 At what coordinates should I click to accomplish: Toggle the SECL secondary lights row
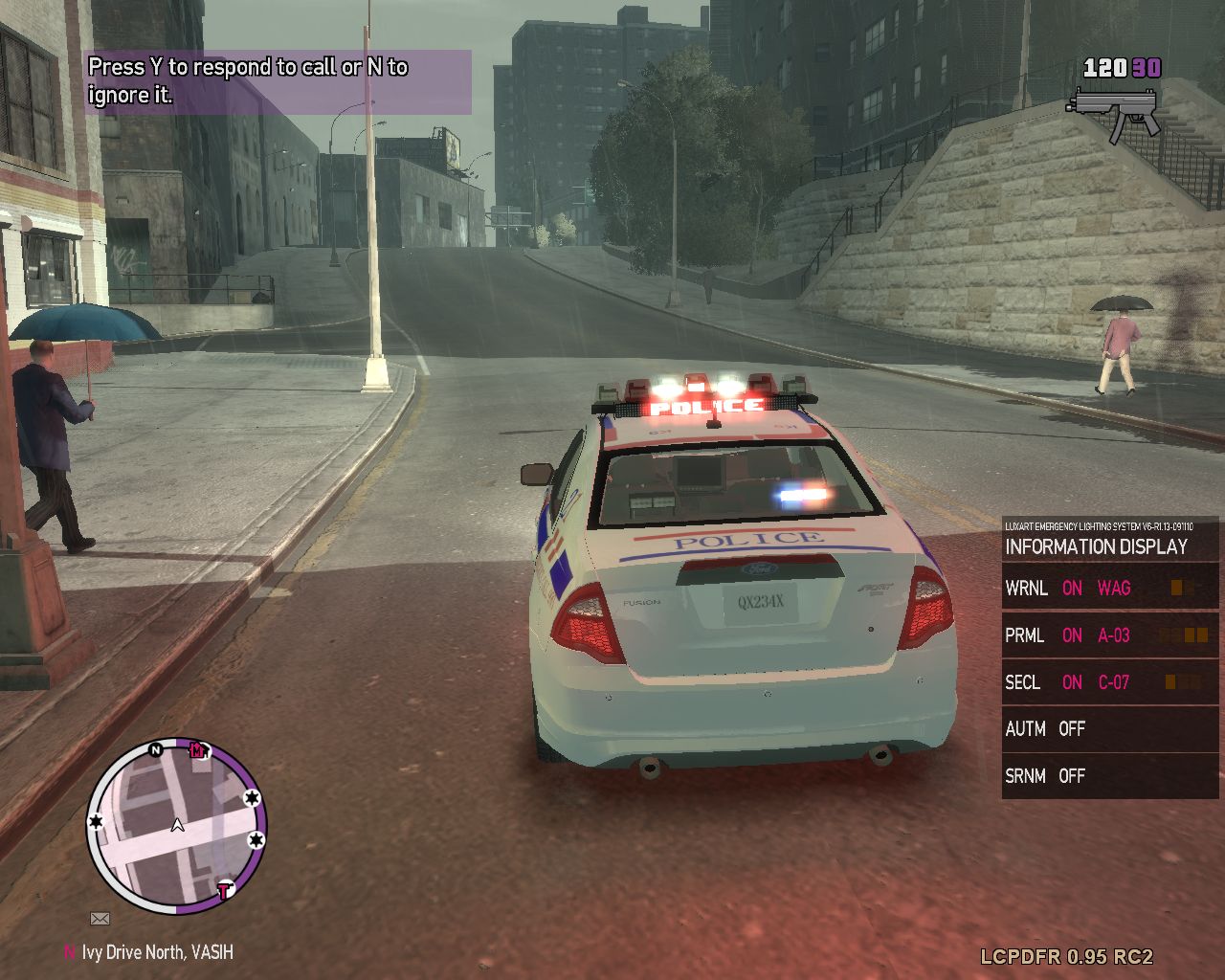pyautogui.click(x=1109, y=682)
